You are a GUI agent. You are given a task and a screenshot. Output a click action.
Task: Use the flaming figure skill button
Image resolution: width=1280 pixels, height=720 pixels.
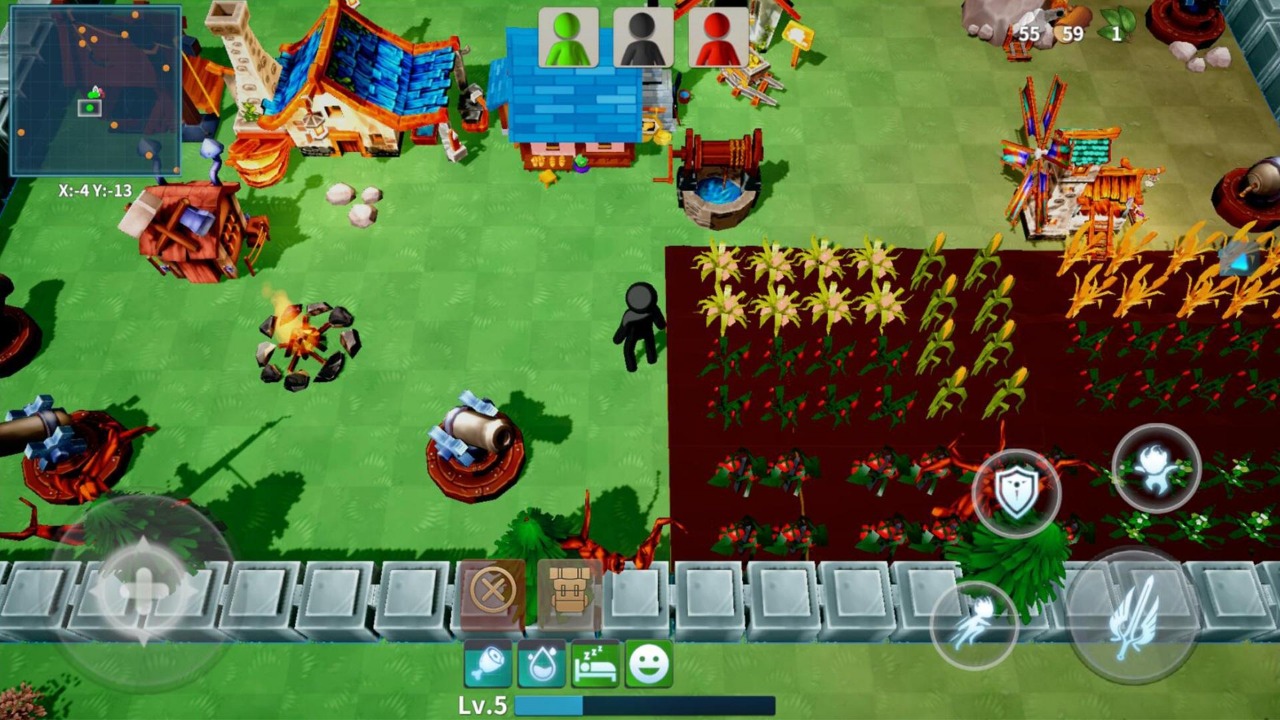click(1156, 468)
